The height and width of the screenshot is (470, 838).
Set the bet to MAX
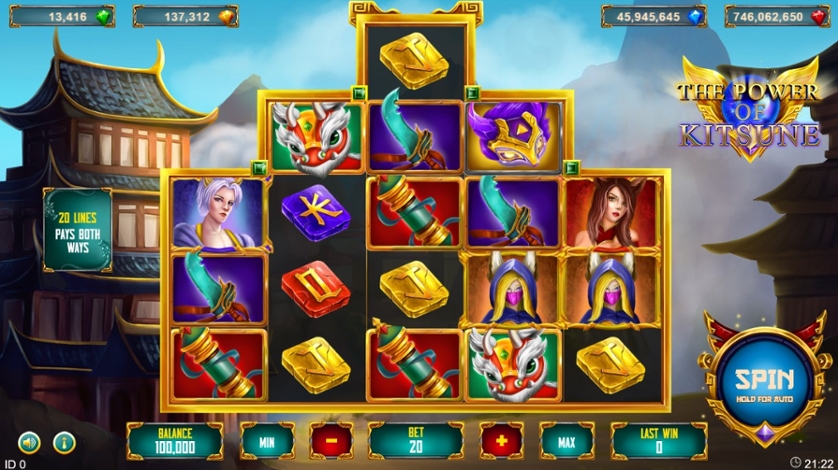click(x=567, y=440)
